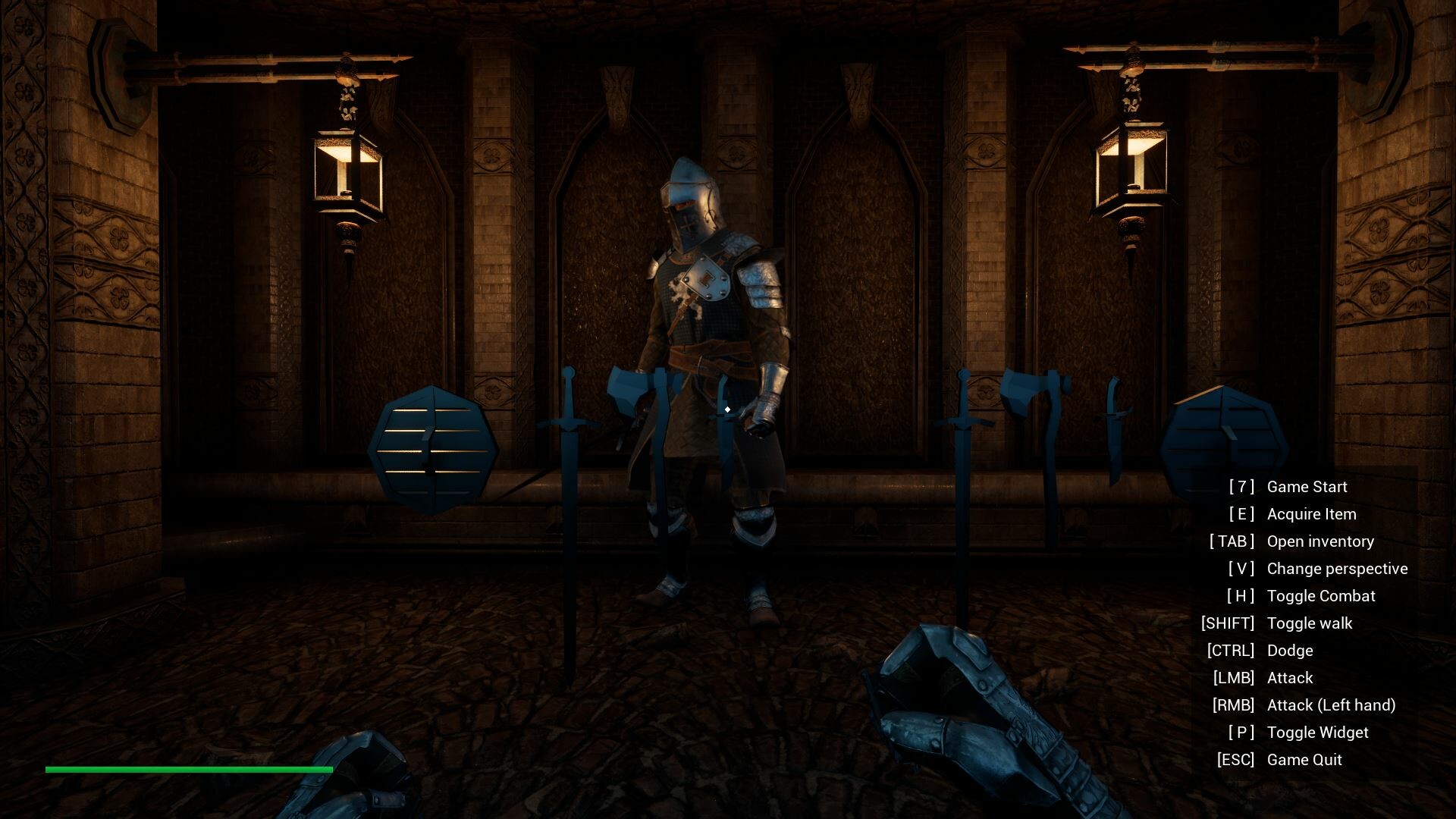
Task: Toggle Widget using the P entry
Action: point(1317,733)
